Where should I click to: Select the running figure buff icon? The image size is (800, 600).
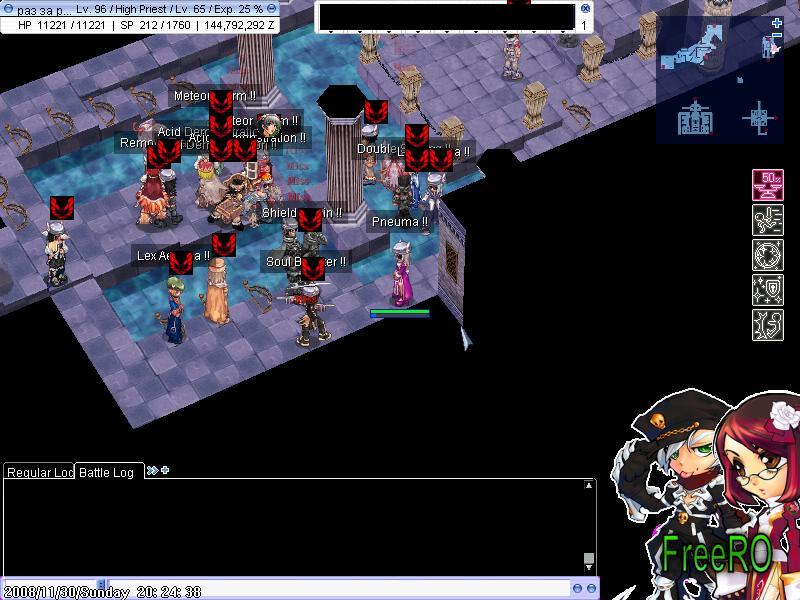768,221
